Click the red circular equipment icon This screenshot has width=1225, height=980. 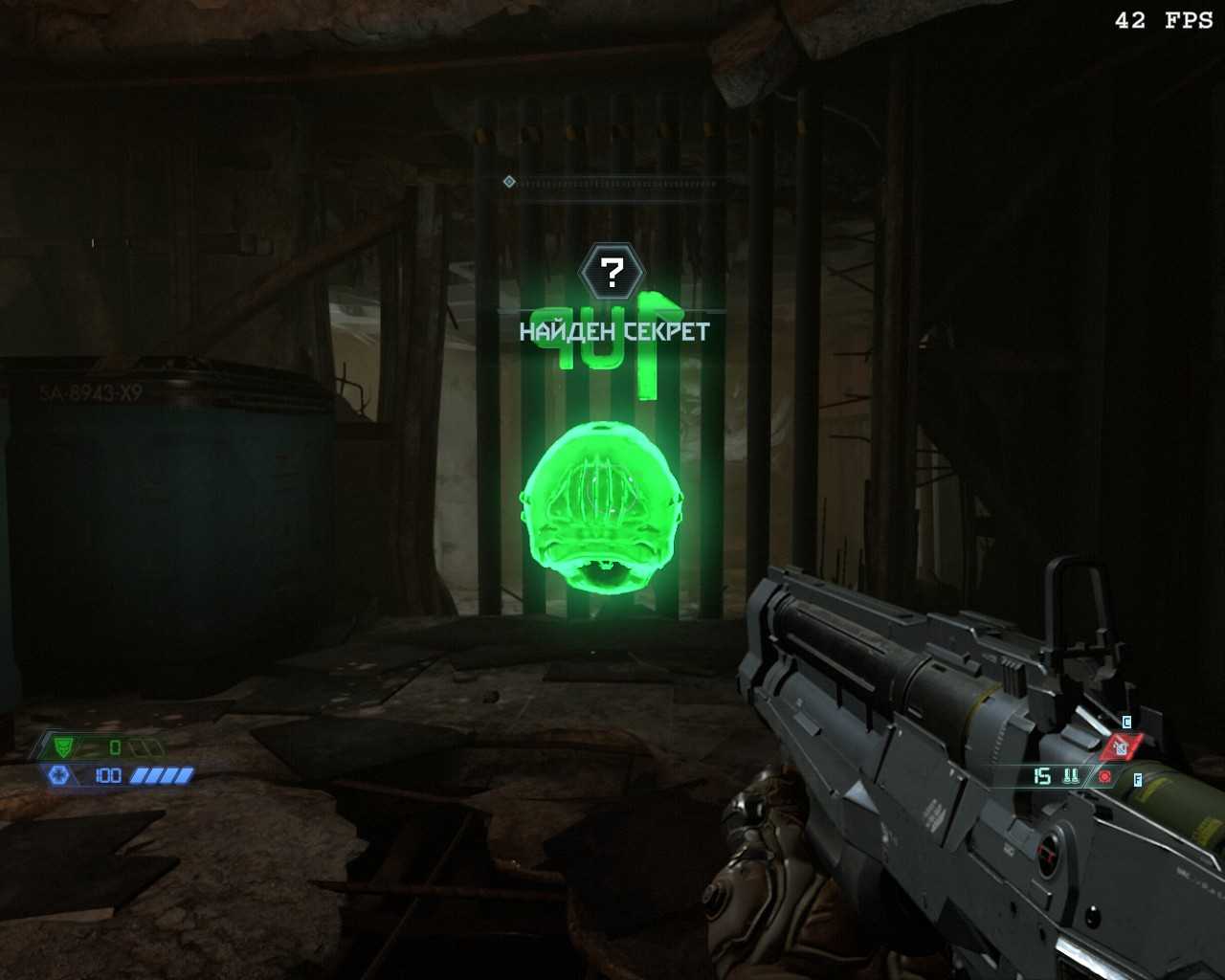pyautogui.click(x=1105, y=776)
